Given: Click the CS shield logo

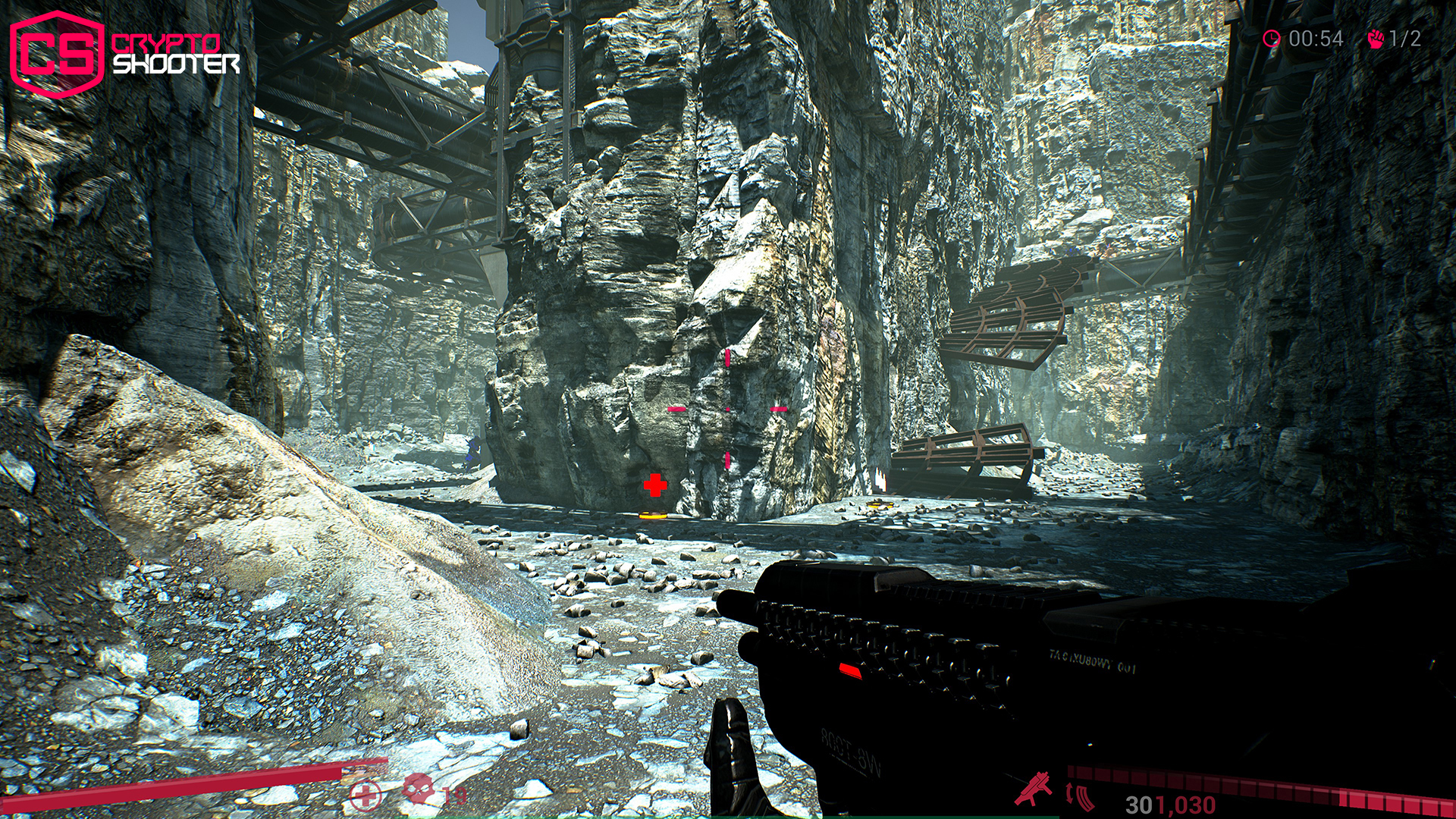Looking at the screenshot, I should point(57,52).
